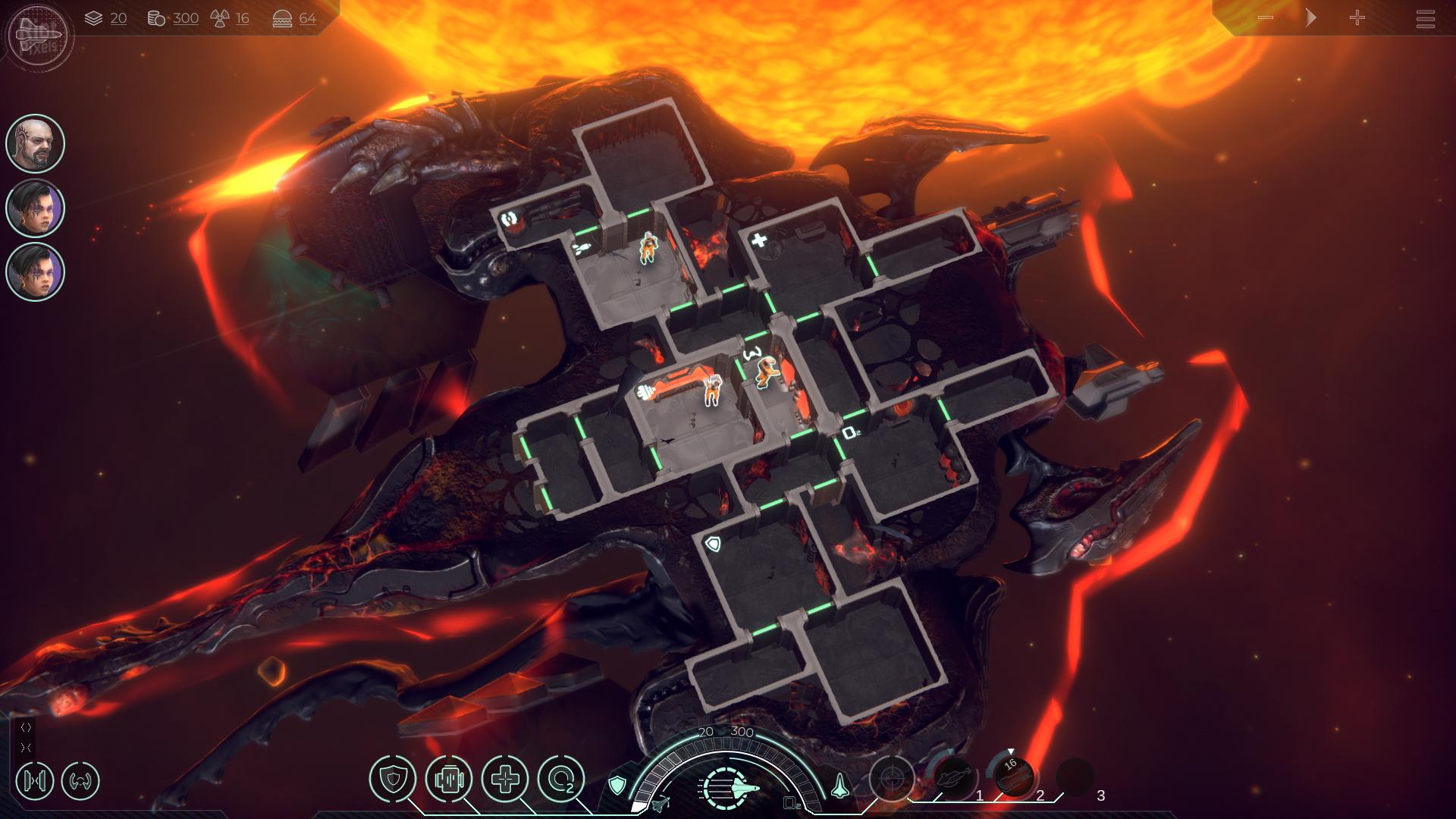Select the bald crew member portrait
This screenshot has height=819, width=1456.
pyautogui.click(x=36, y=143)
